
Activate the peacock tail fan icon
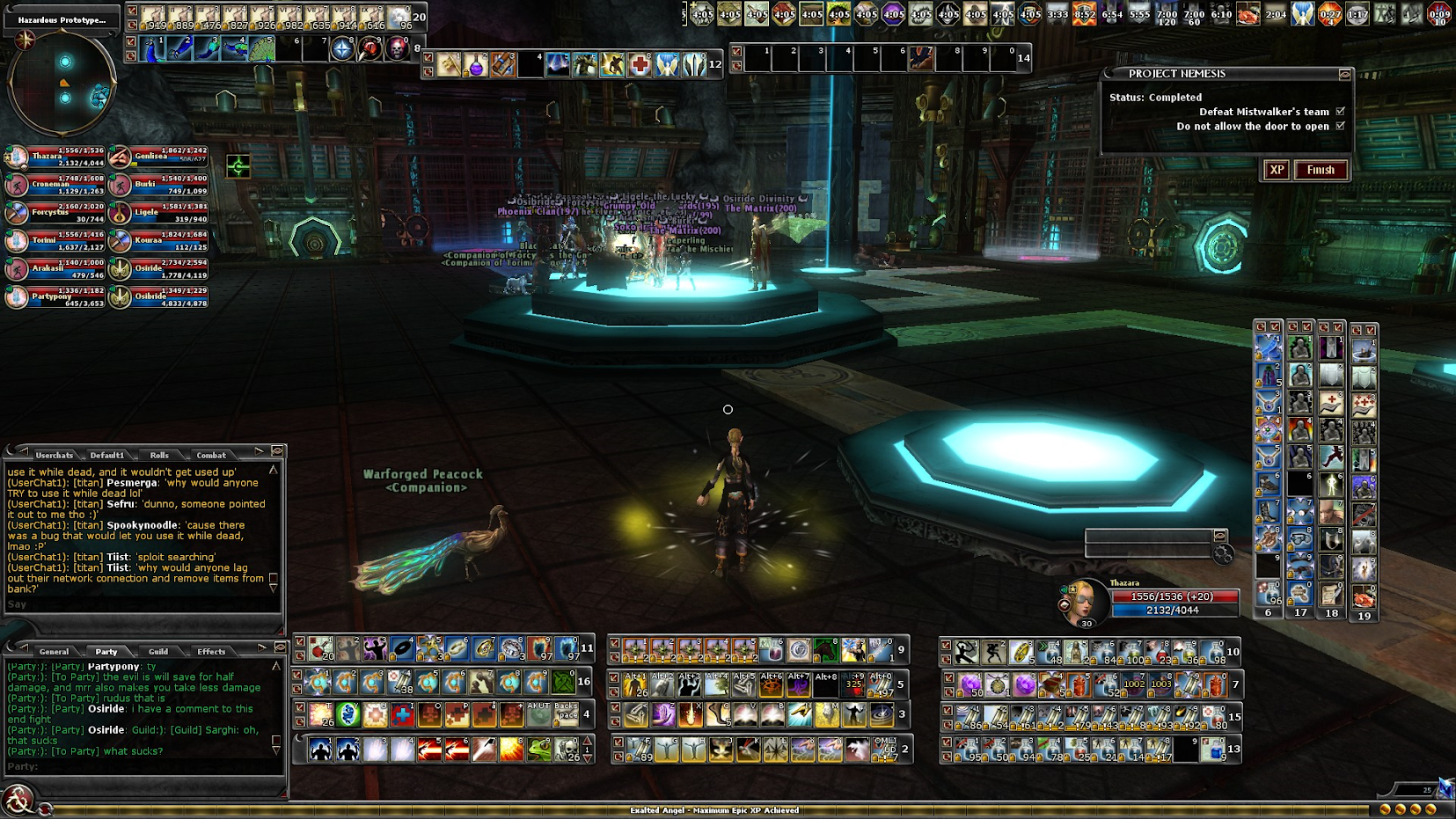coord(262,48)
